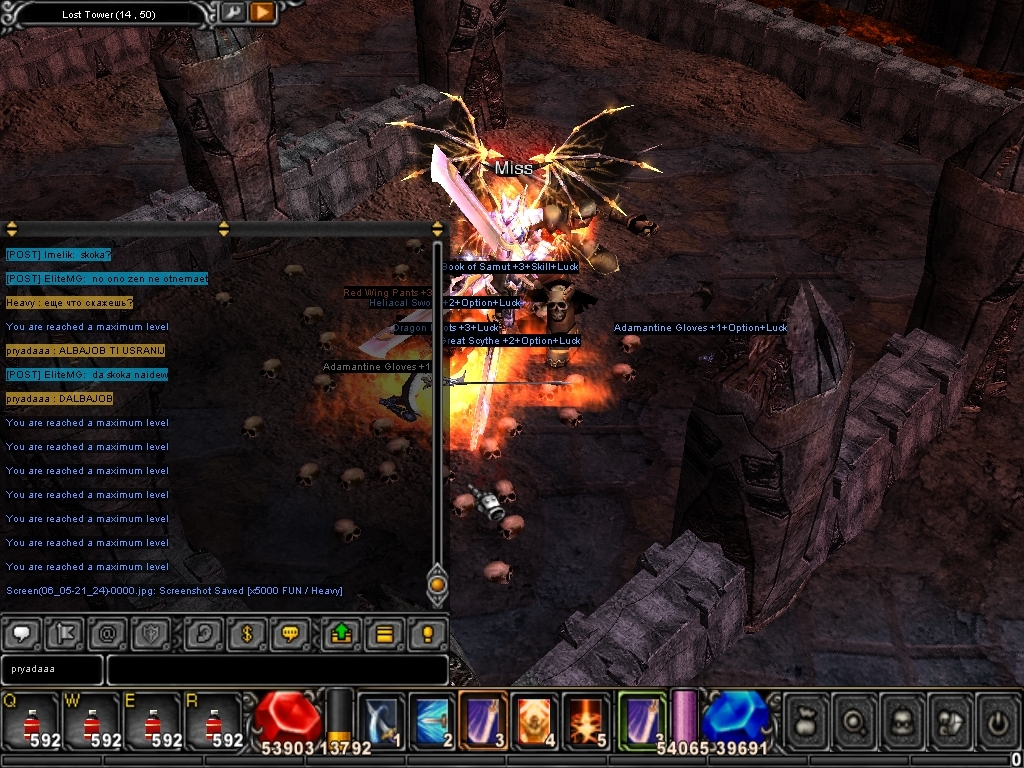Click the yellow exclamation mark button
This screenshot has width=1024, height=768.
pos(428,634)
